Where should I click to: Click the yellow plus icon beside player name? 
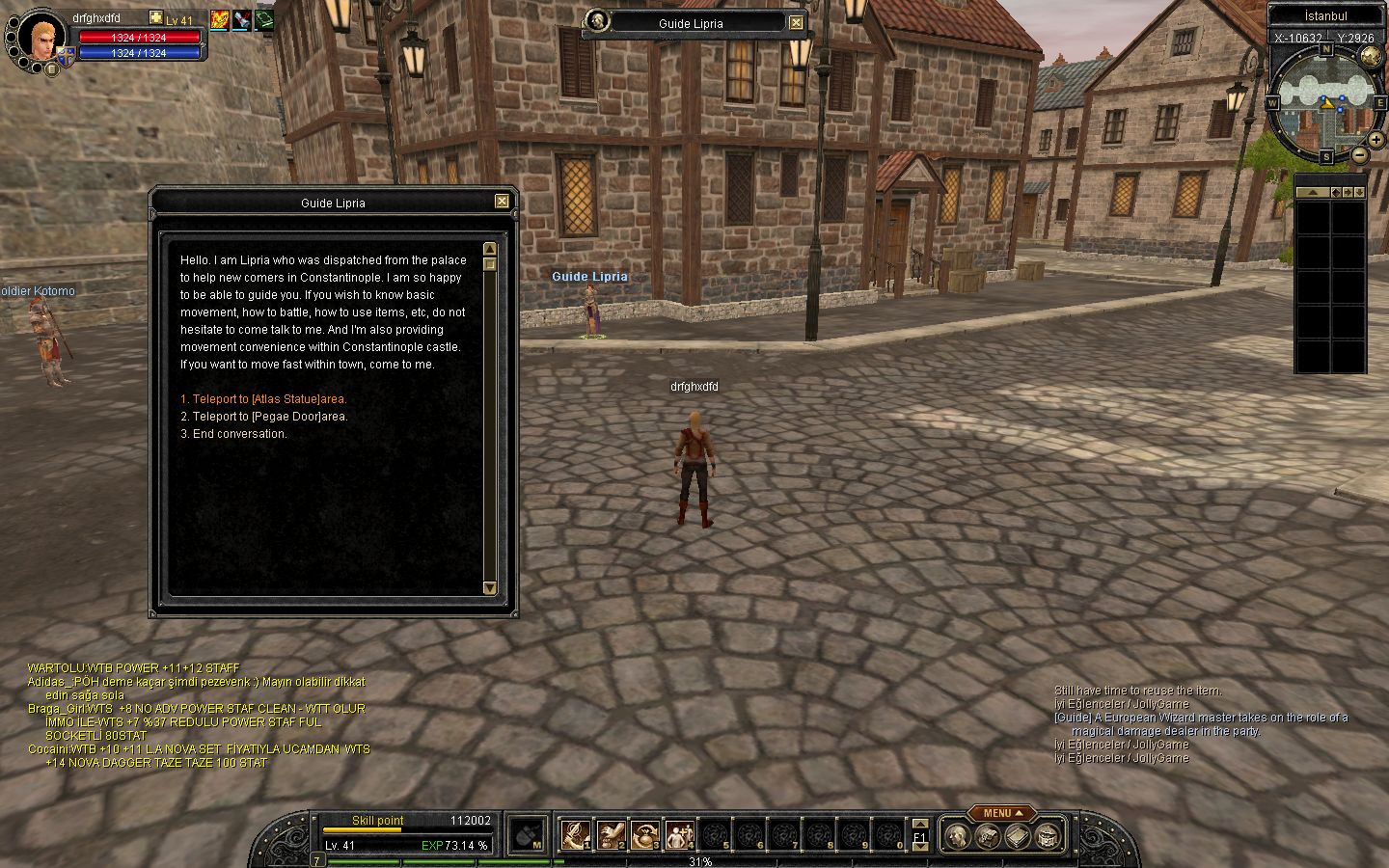[156, 18]
